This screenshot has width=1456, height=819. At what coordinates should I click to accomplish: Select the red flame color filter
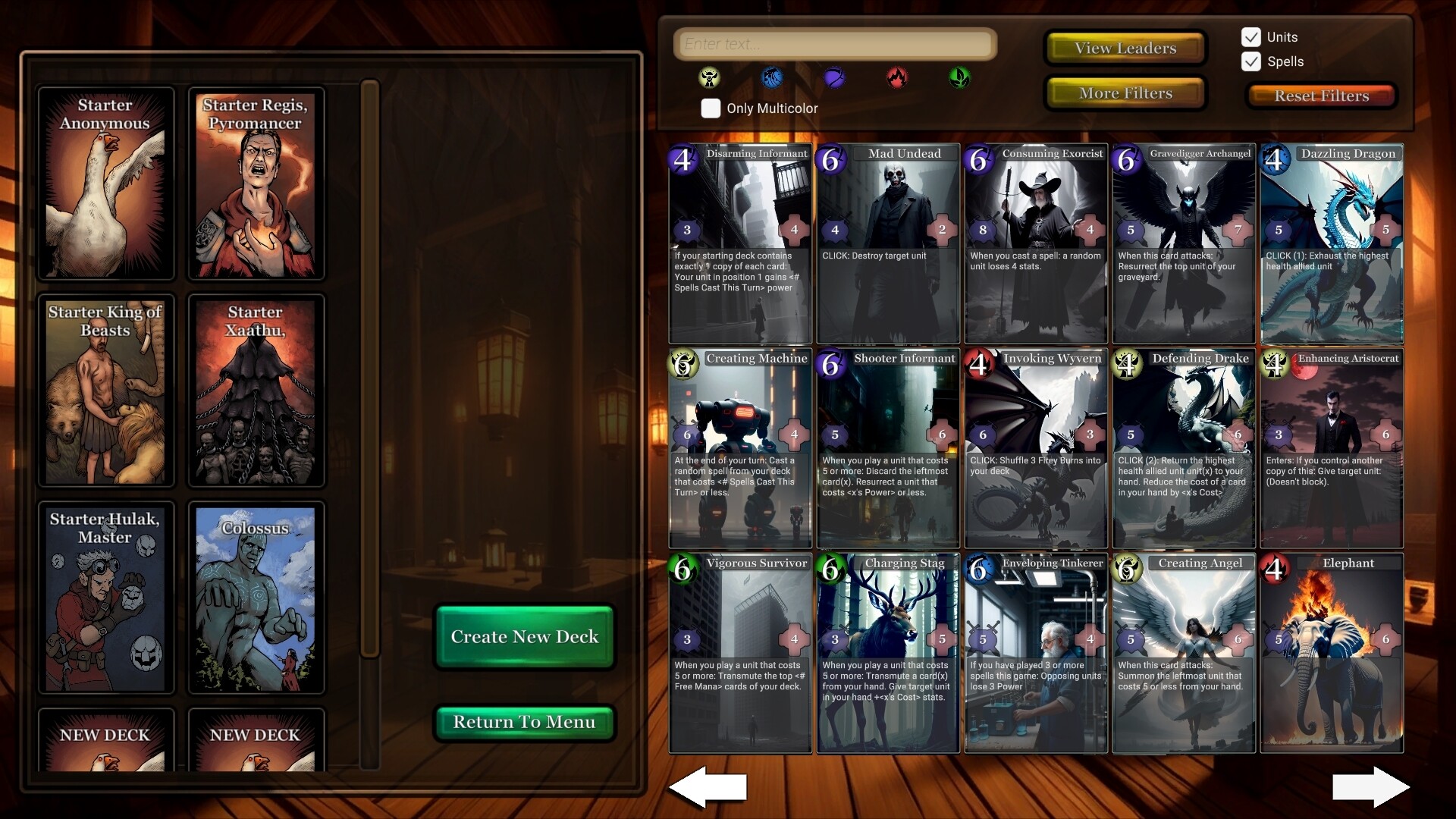coord(897,78)
